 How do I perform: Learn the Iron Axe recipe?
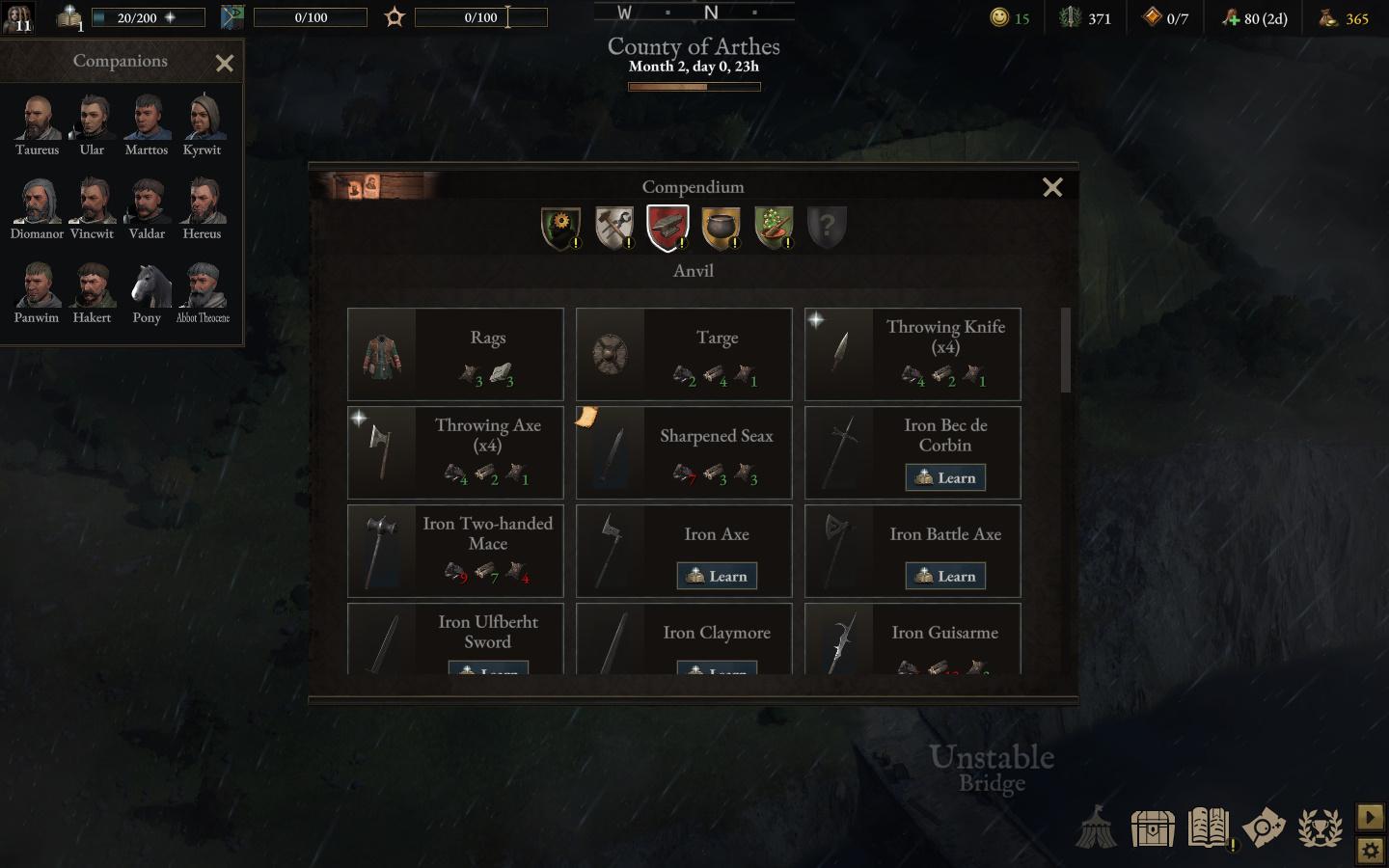(x=717, y=576)
